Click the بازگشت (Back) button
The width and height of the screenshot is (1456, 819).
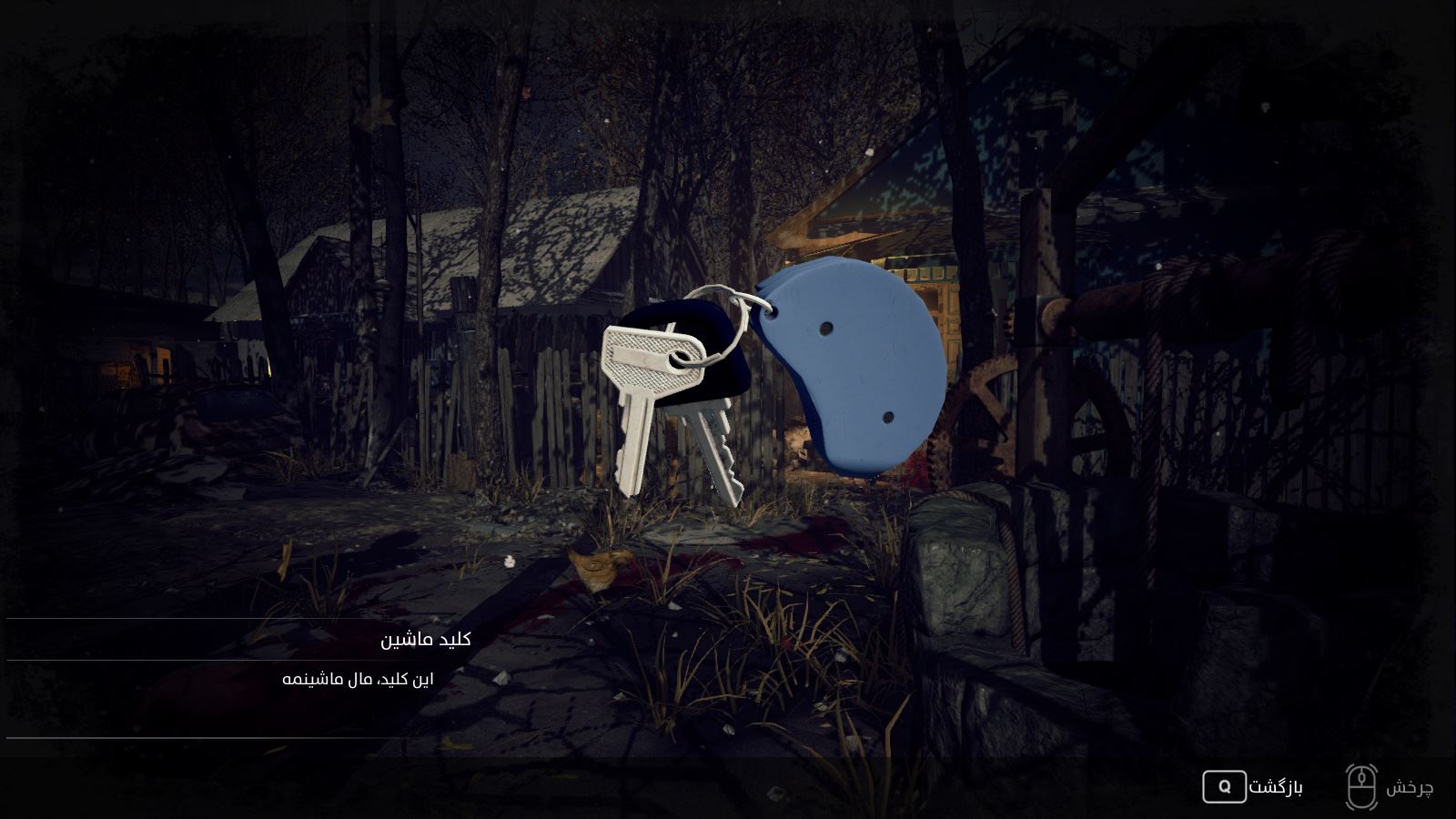[x=1252, y=787]
